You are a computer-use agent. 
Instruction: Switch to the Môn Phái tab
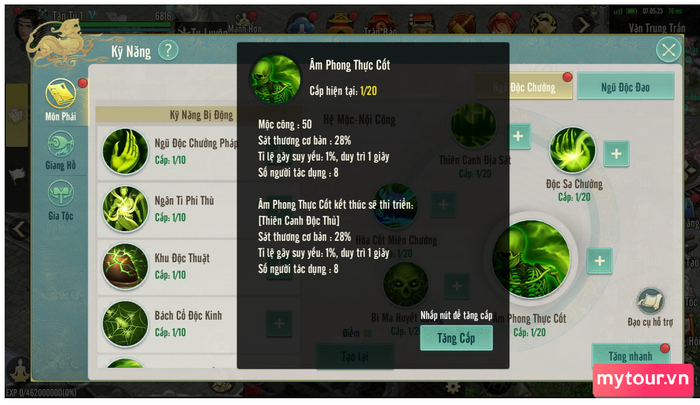click(60, 100)
